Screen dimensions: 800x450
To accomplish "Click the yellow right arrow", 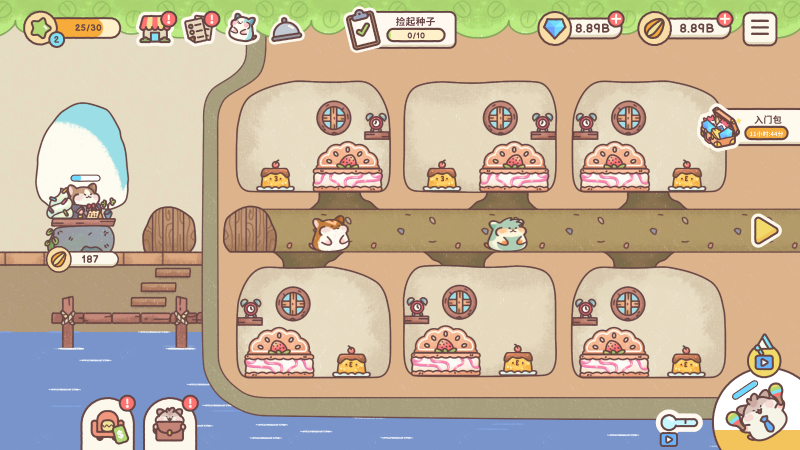I will (x=765, y=231).
